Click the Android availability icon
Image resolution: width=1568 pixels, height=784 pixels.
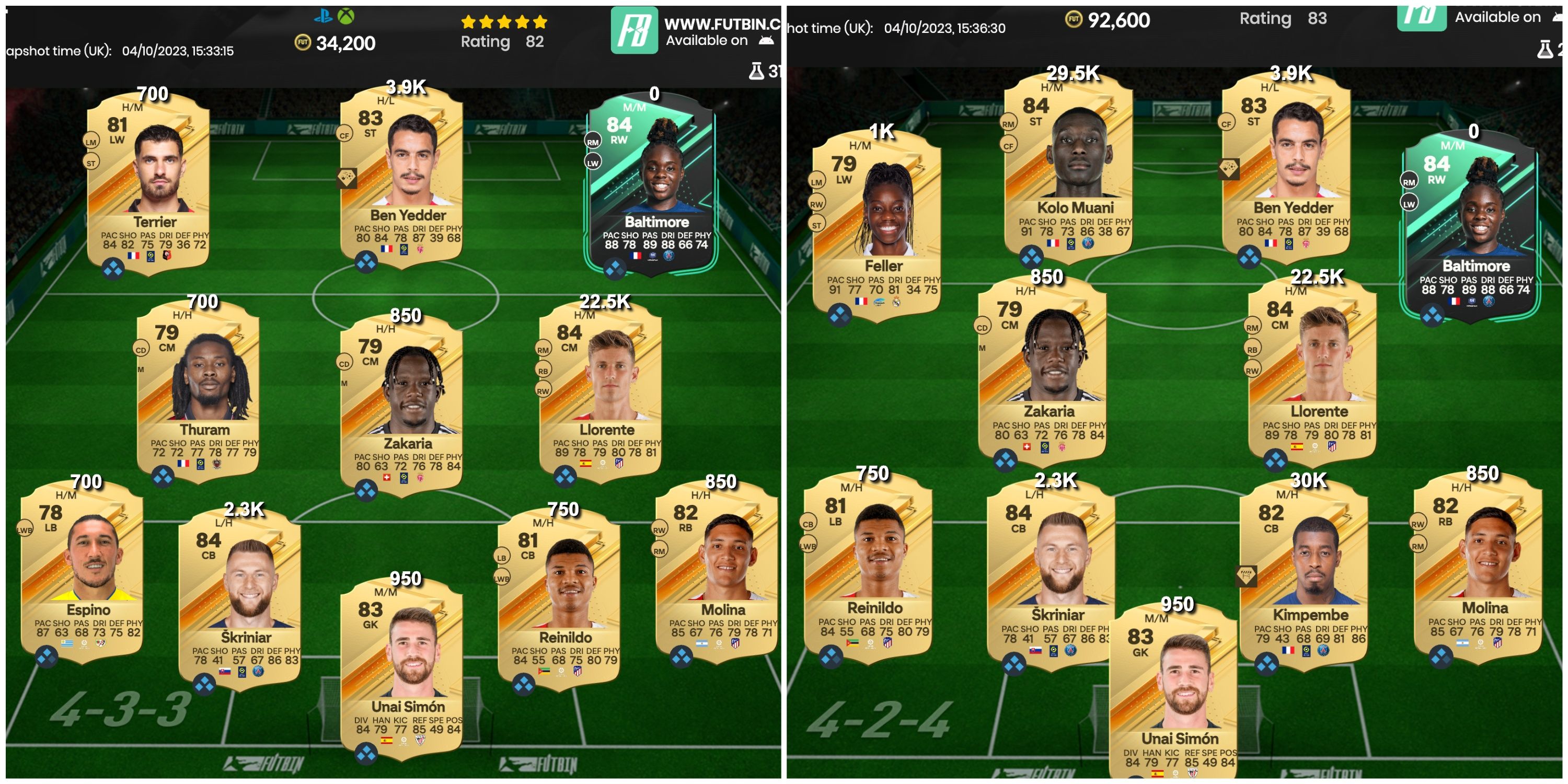766,41
